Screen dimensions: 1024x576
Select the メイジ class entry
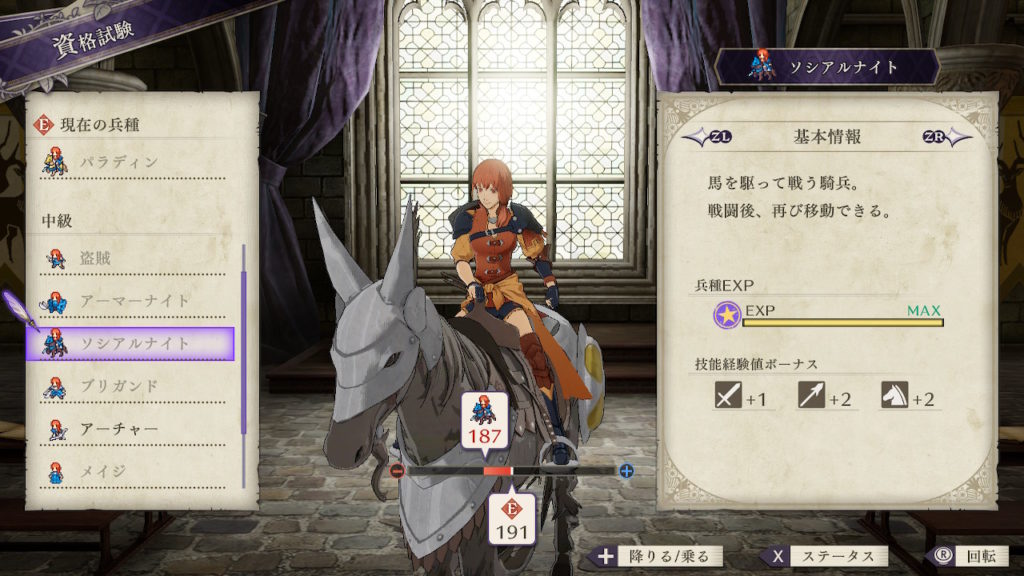pos(130,471)
